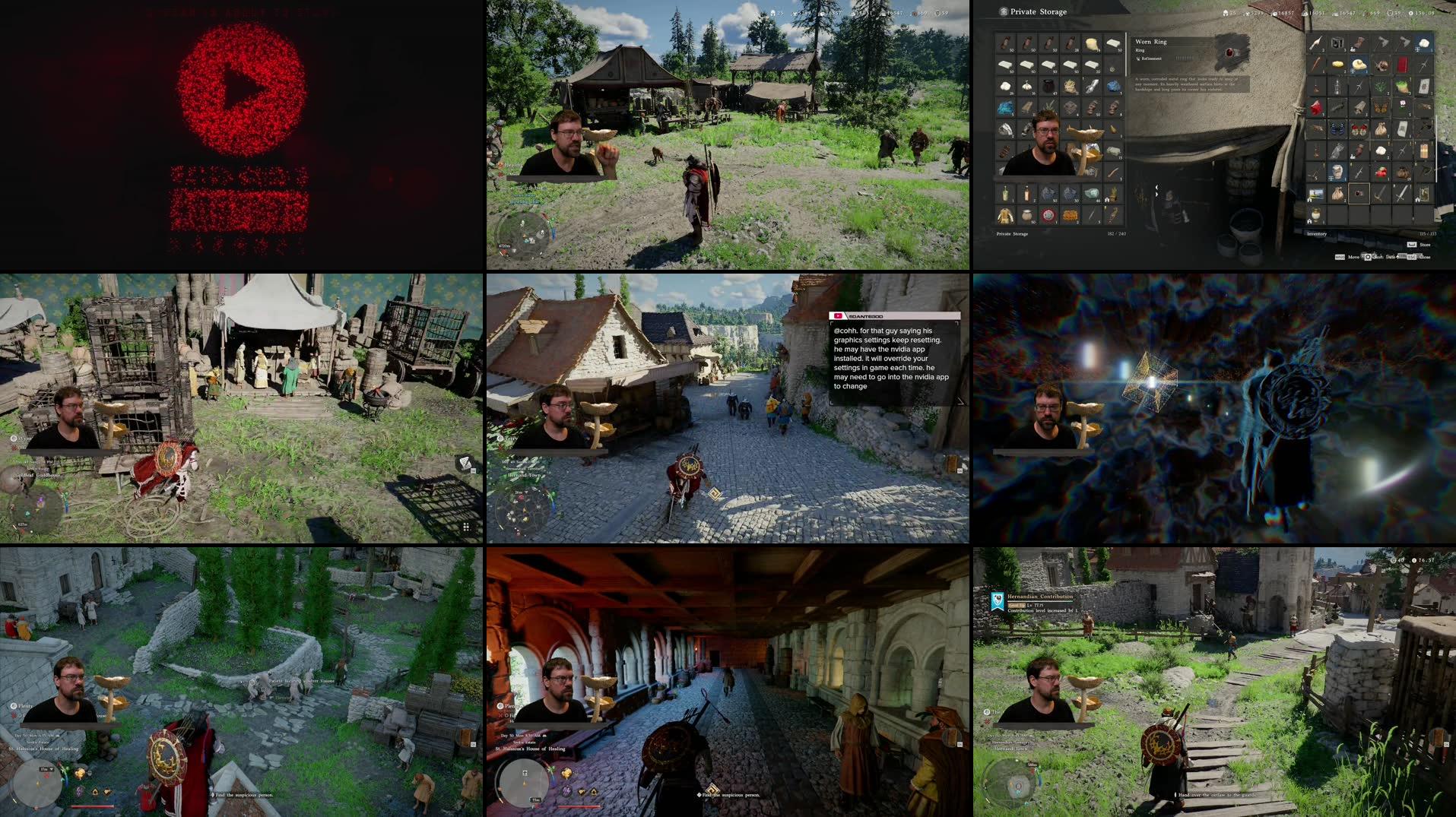Click the Refinement hammer icon on Worn Ring tooltip

point(1138,59)
